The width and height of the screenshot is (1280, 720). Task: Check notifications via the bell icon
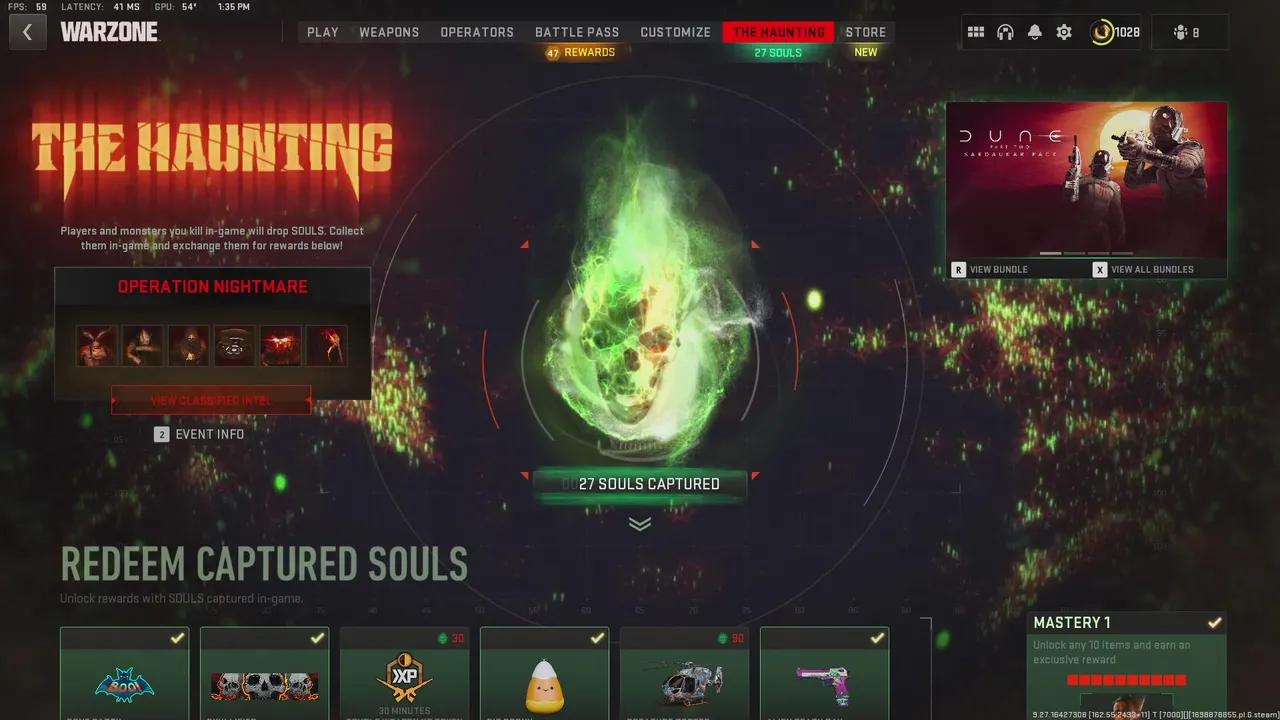(x=1034, y=31)
